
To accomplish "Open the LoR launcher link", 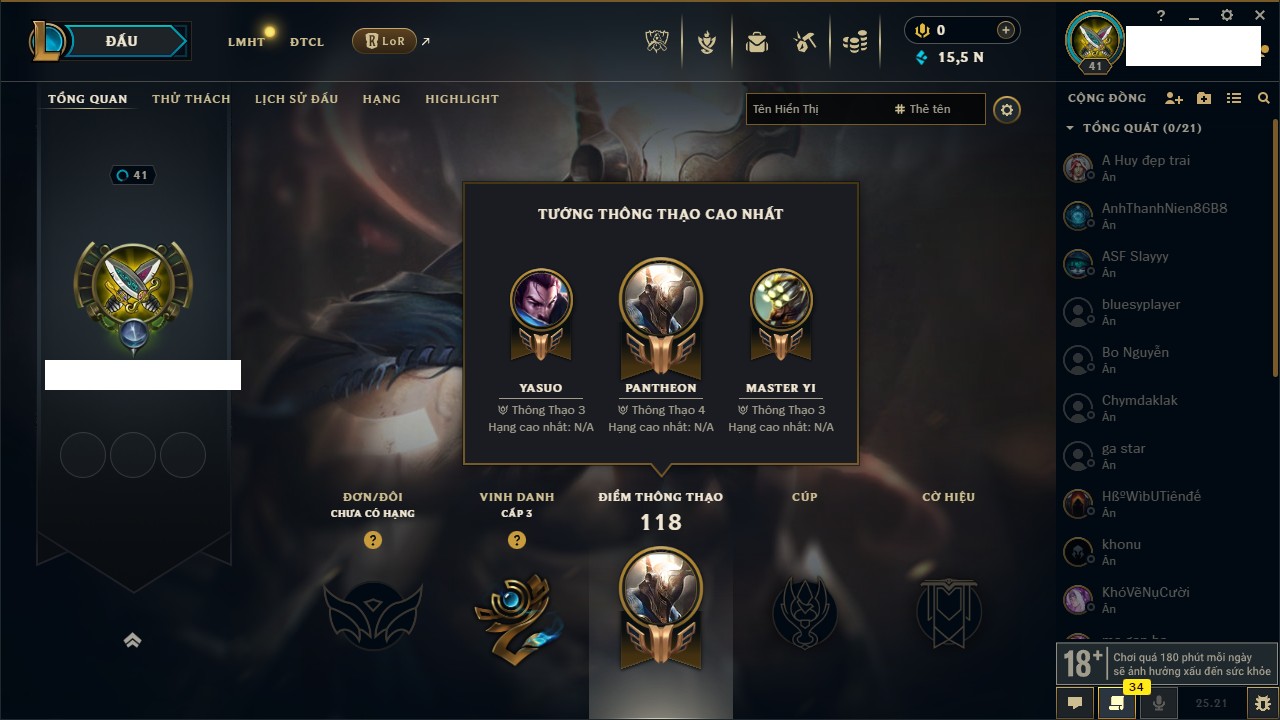I will point(385,41).
